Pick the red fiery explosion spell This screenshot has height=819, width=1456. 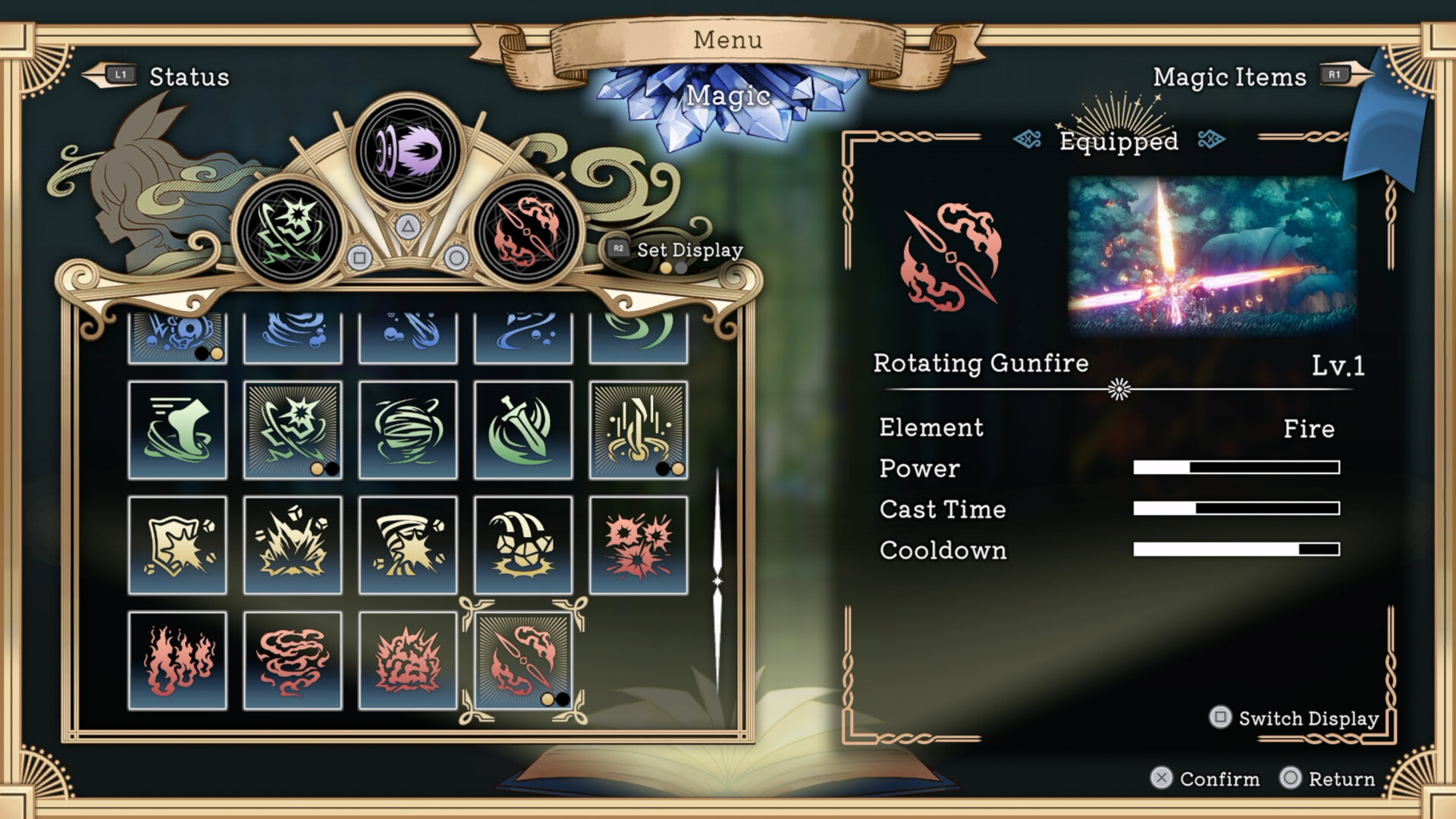click(x=408, y=661)
